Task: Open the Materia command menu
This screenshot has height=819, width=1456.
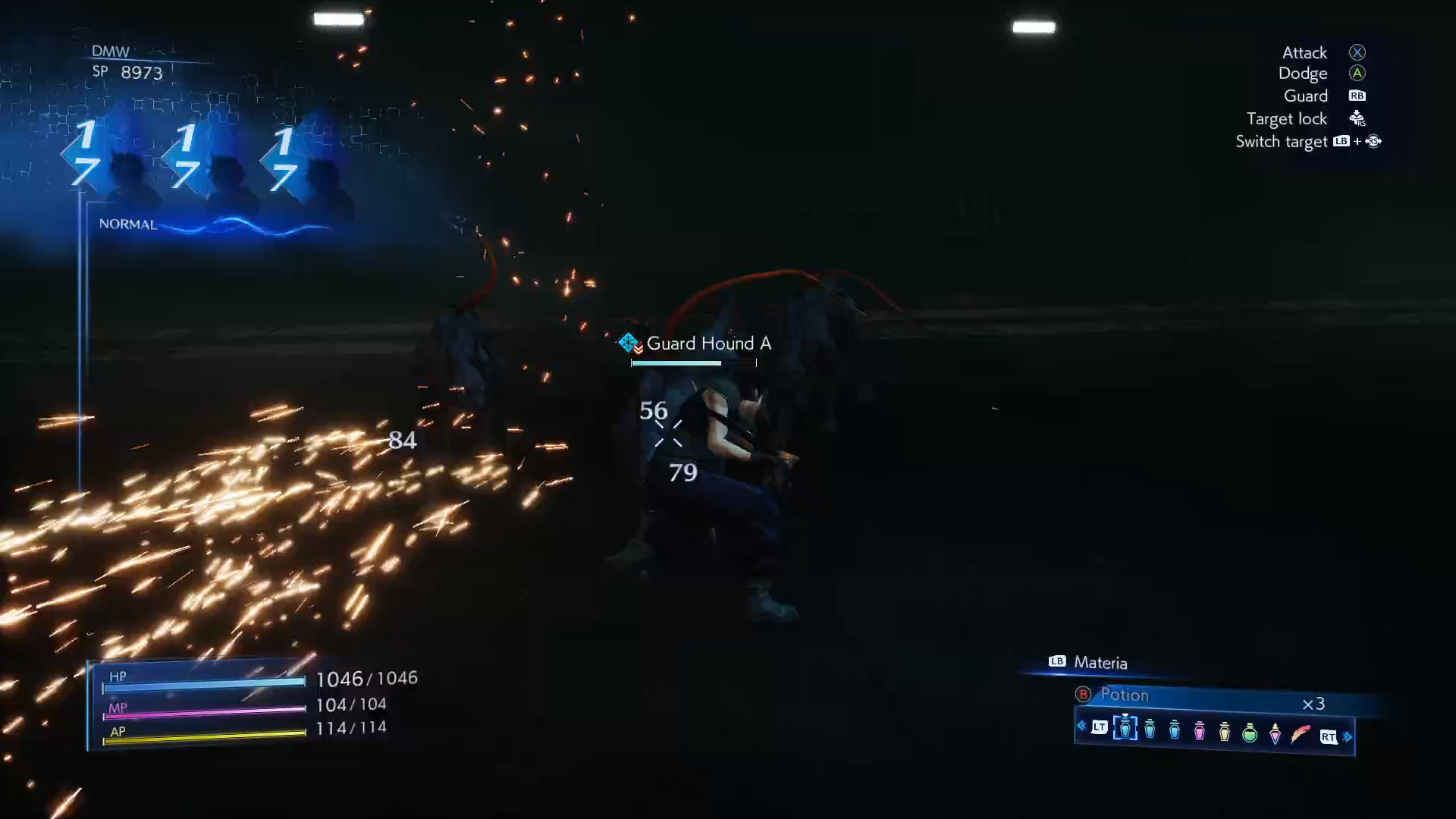Action: click(1100, 662)
